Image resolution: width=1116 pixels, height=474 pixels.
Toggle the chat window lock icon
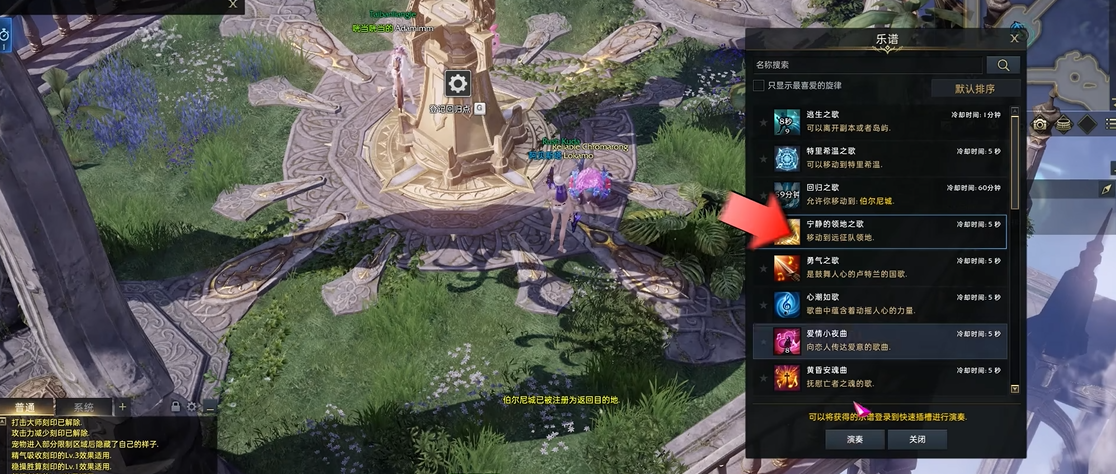click(x=176, y=407)
